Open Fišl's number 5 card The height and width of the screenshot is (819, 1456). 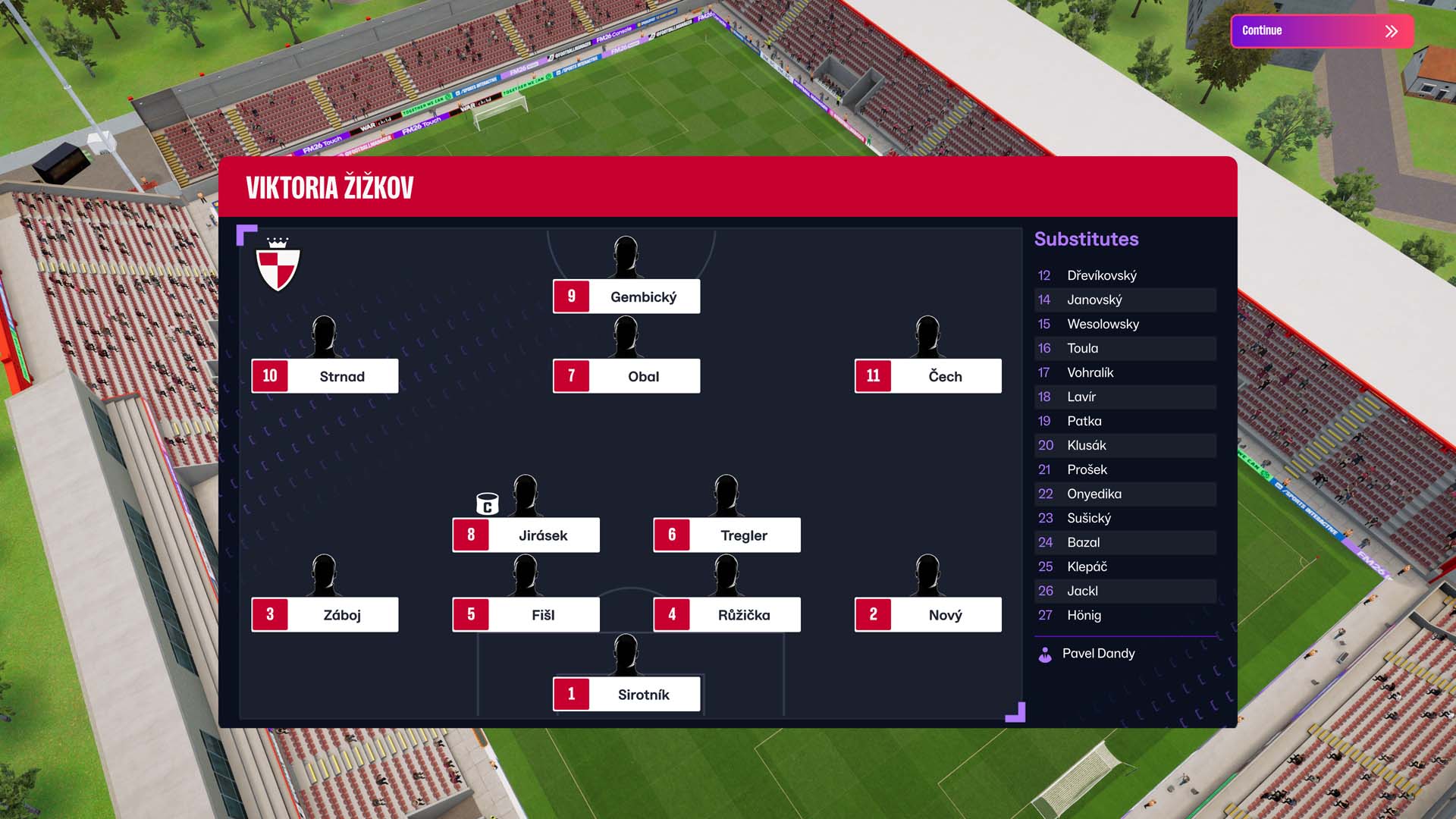(526, 614)
